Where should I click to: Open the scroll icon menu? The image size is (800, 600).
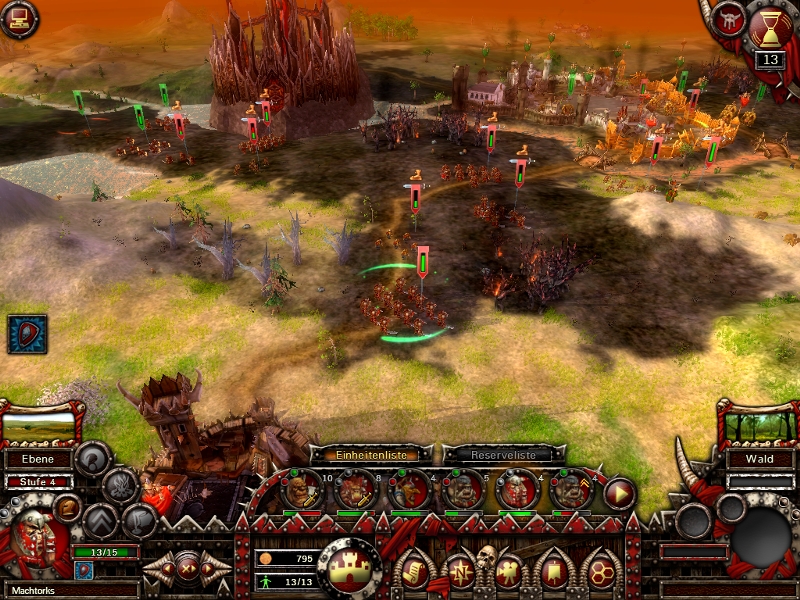click(x=414, y=571)
